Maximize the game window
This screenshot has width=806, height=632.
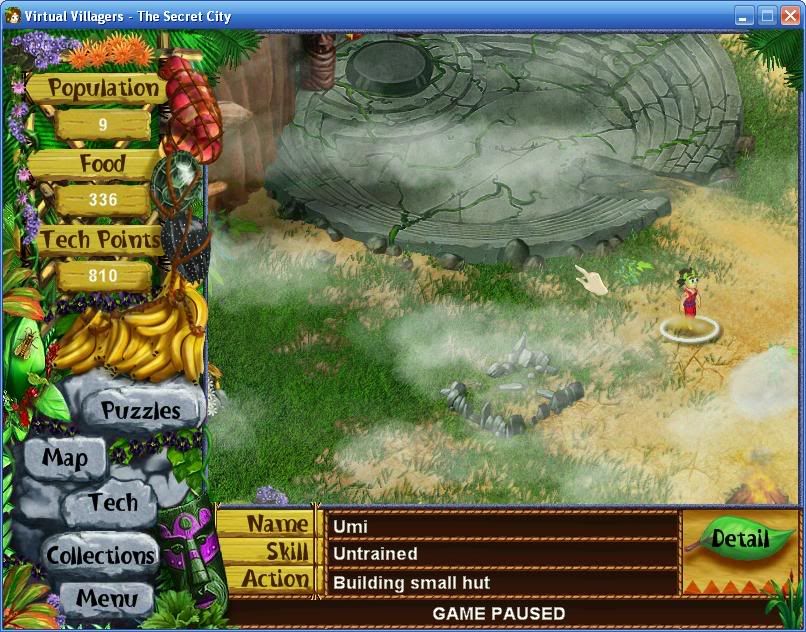click(767, 15)
